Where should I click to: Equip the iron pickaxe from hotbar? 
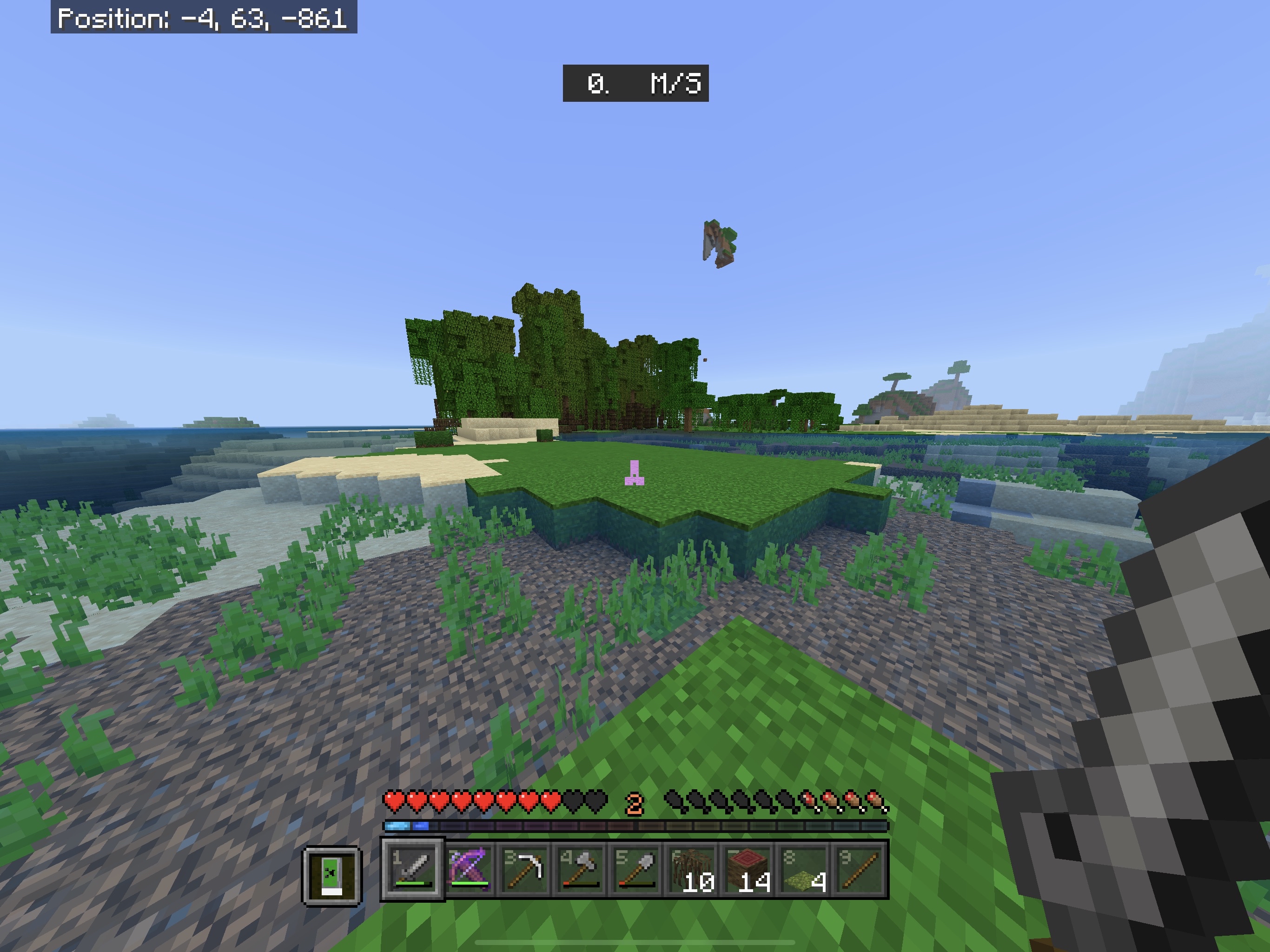pyautogui.click(x=524, y=869)
